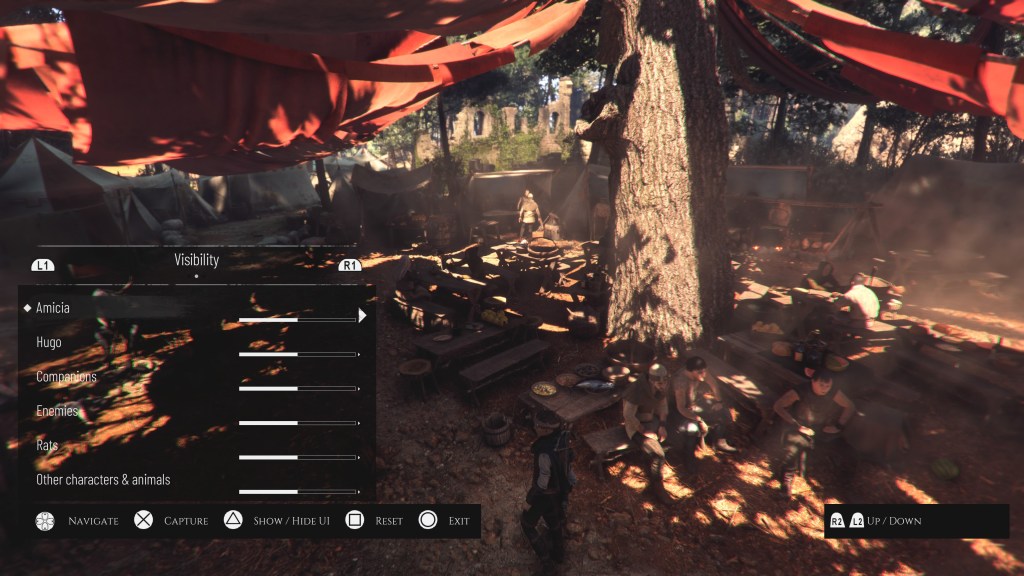This screenshot has height=576, width=1024.
Task: Set the Companions slider level
Action: pos(298,388)
